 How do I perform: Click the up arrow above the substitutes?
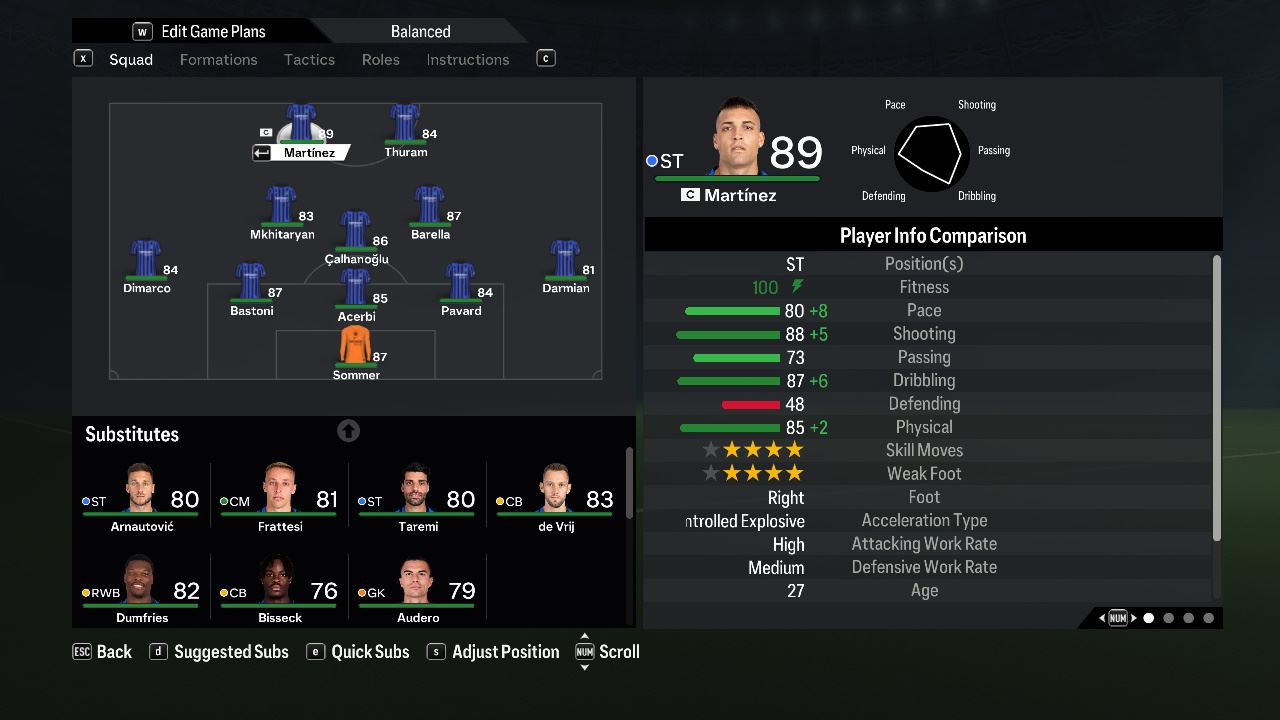[x=348, y=431]
